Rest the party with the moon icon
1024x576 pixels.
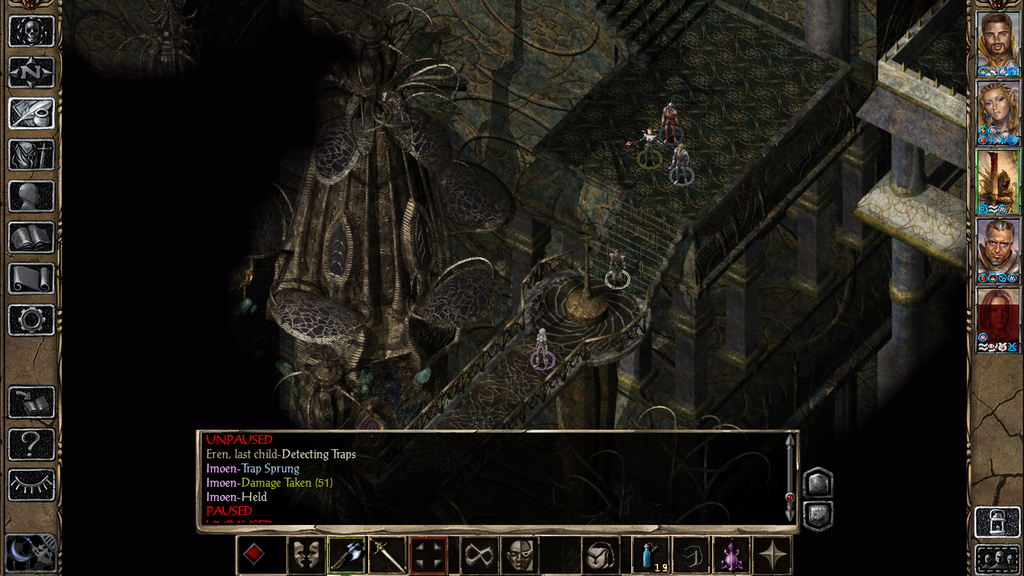coord(31,551)
